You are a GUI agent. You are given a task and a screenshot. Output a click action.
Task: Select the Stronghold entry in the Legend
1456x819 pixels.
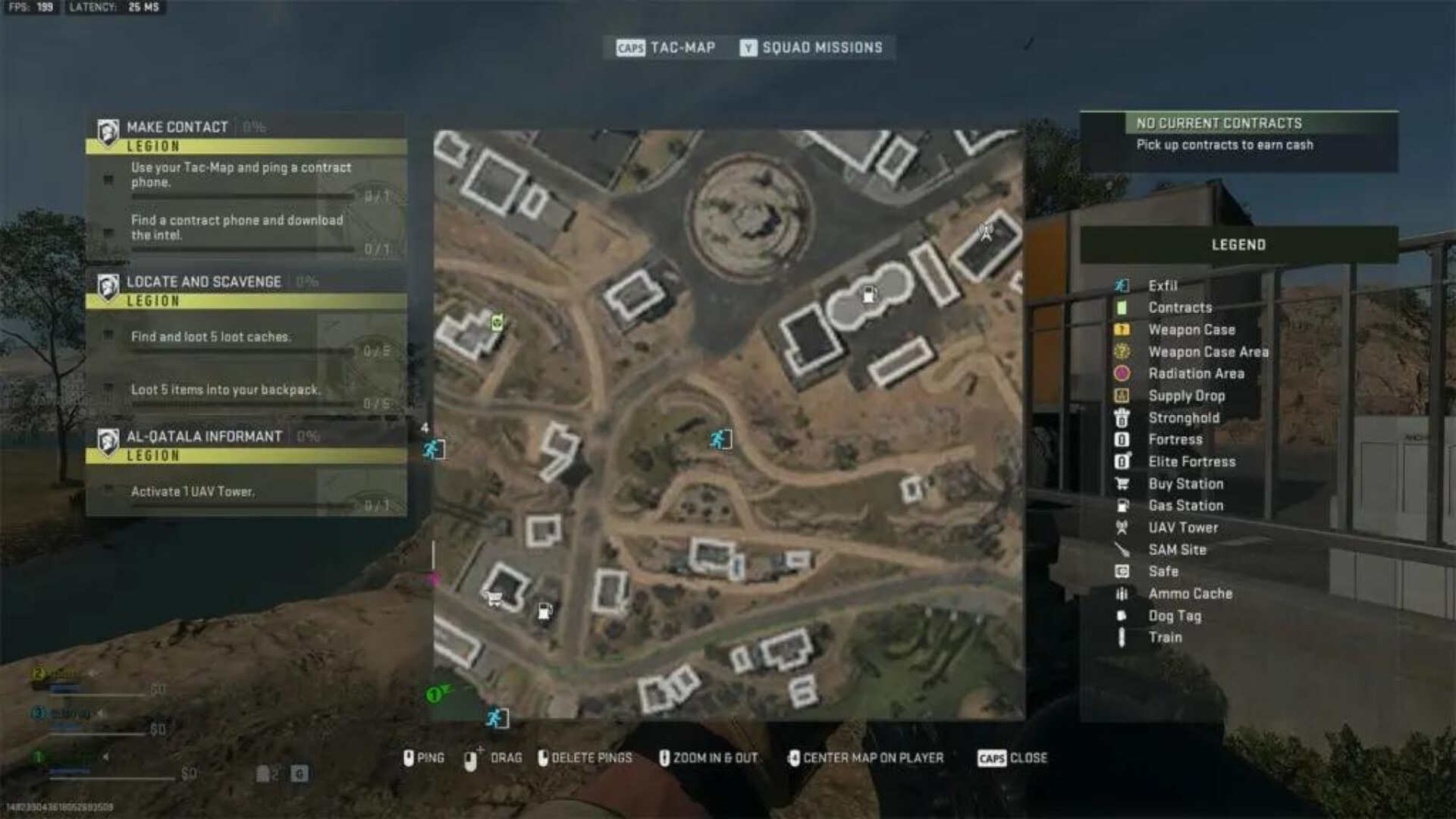tap(1185, 418)
